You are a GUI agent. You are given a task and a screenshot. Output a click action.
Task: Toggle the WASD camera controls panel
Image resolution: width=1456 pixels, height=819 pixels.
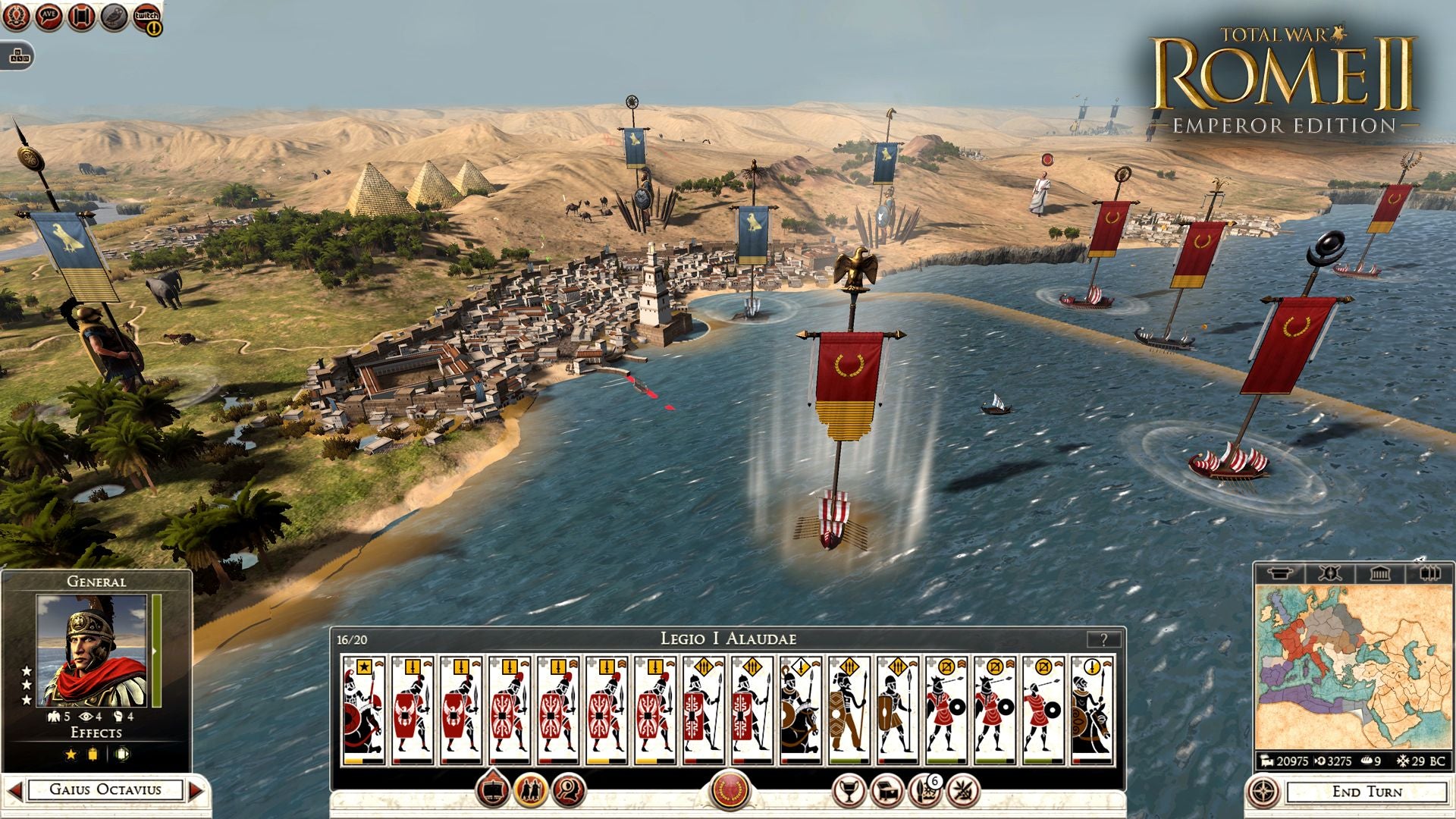point(17,55)
